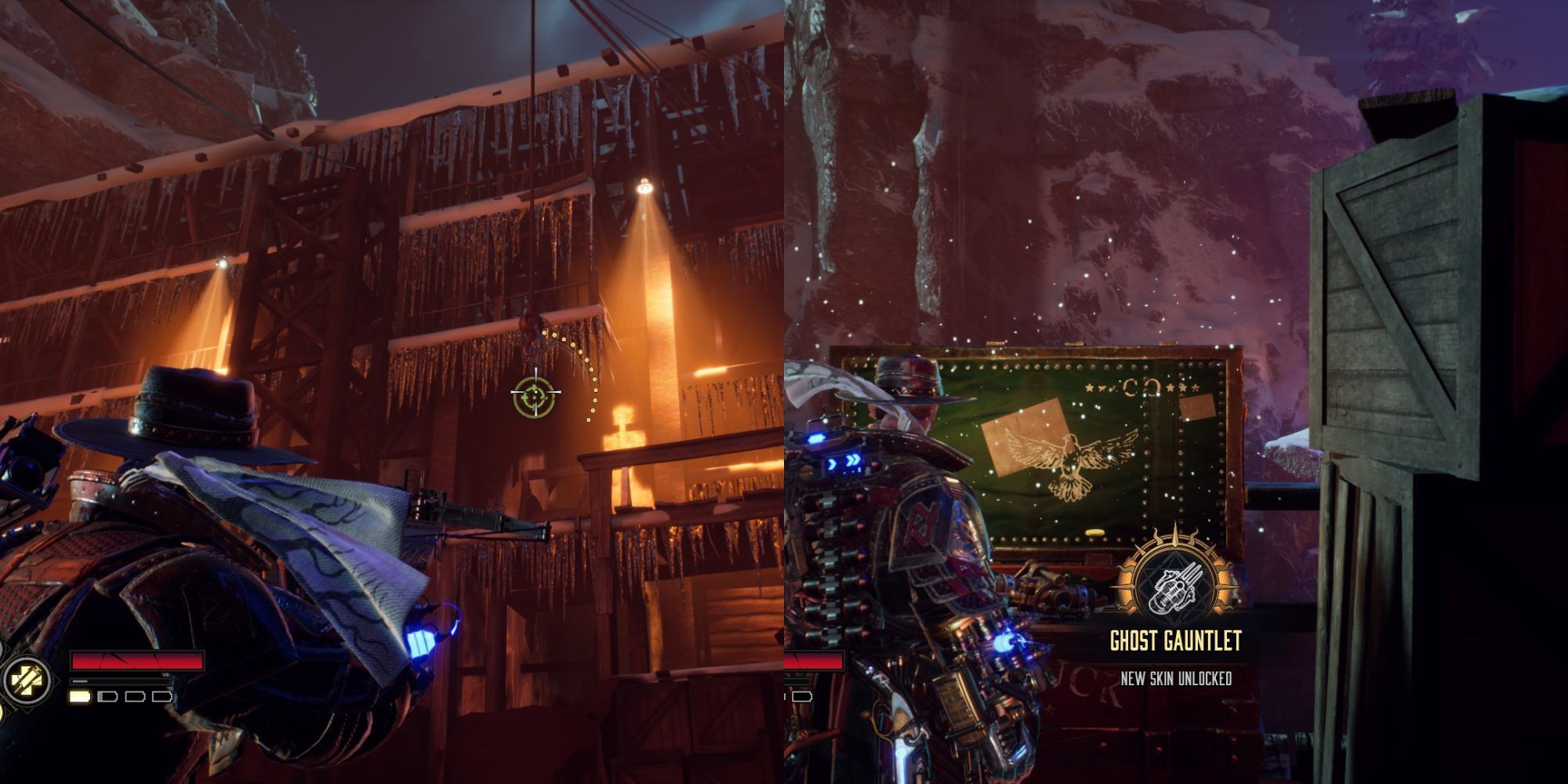Screen dimensions: 1568x784
Task: Expand the golden rays around the Ghost Gauntlet medallion
Action: click(1127, 584)
